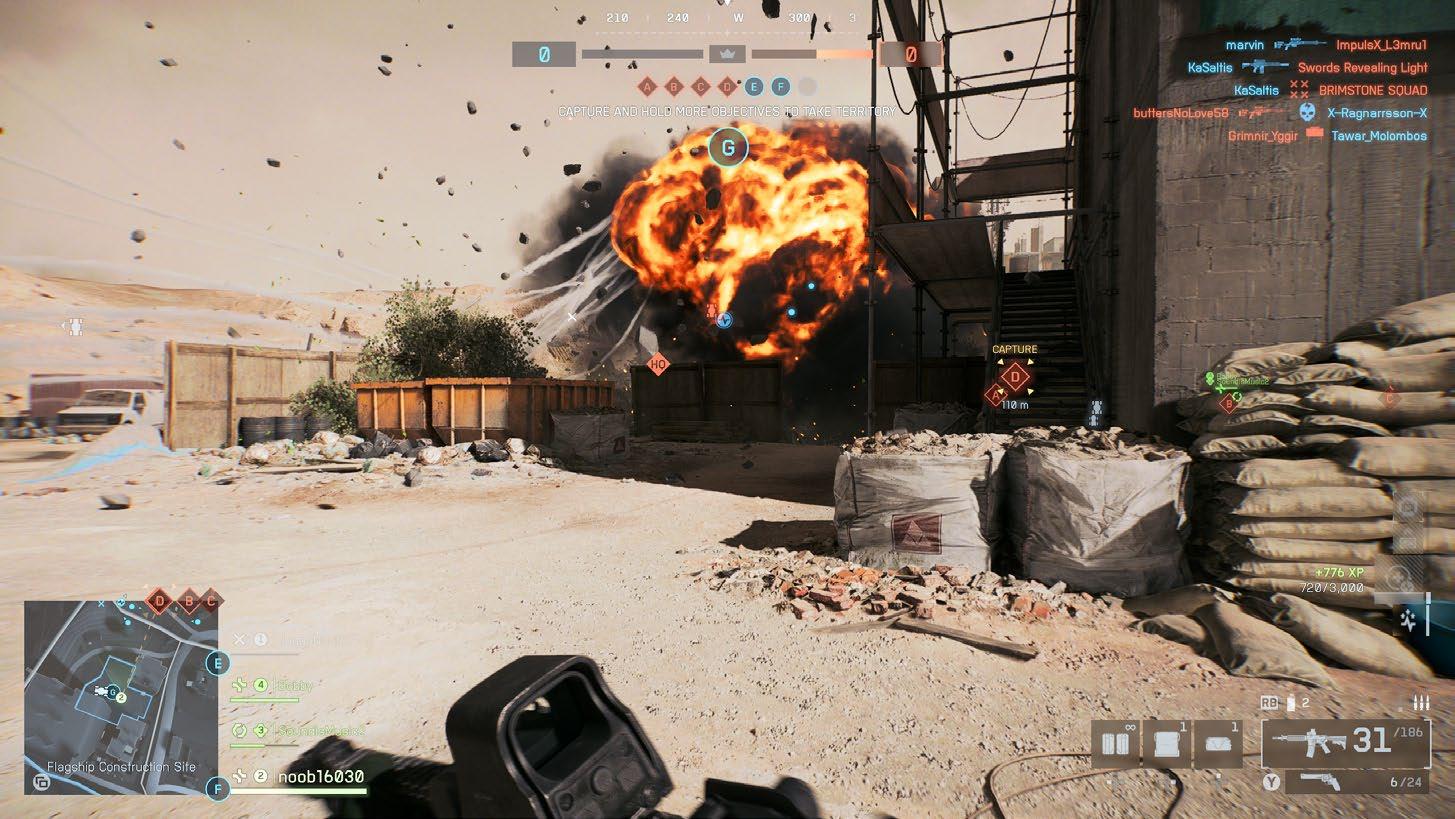The image size is (1455, 819).
Task: Select squad member noob16030 in squad list
Action: coord(319,776)
